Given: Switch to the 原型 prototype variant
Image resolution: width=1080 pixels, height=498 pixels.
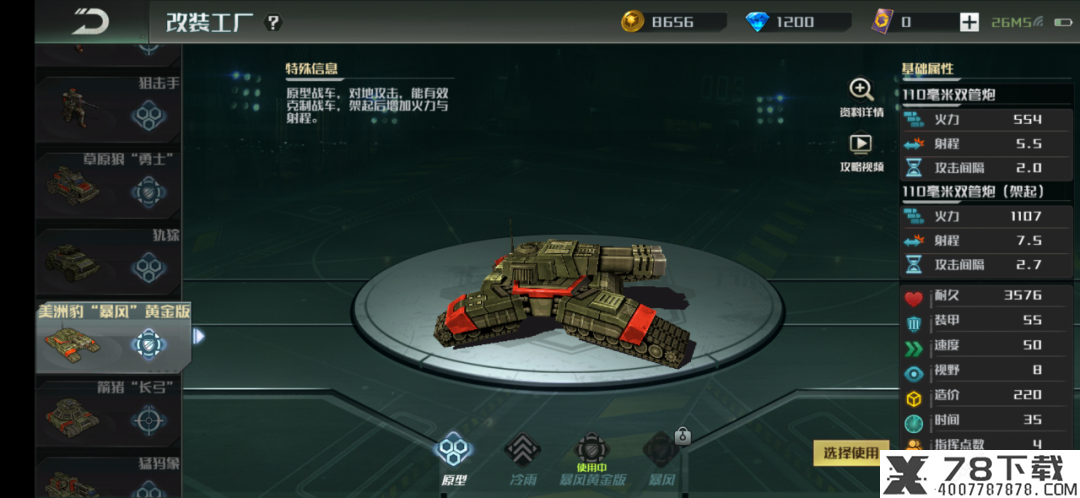Looking at the screenshot, I should click(x=454, y=458).
